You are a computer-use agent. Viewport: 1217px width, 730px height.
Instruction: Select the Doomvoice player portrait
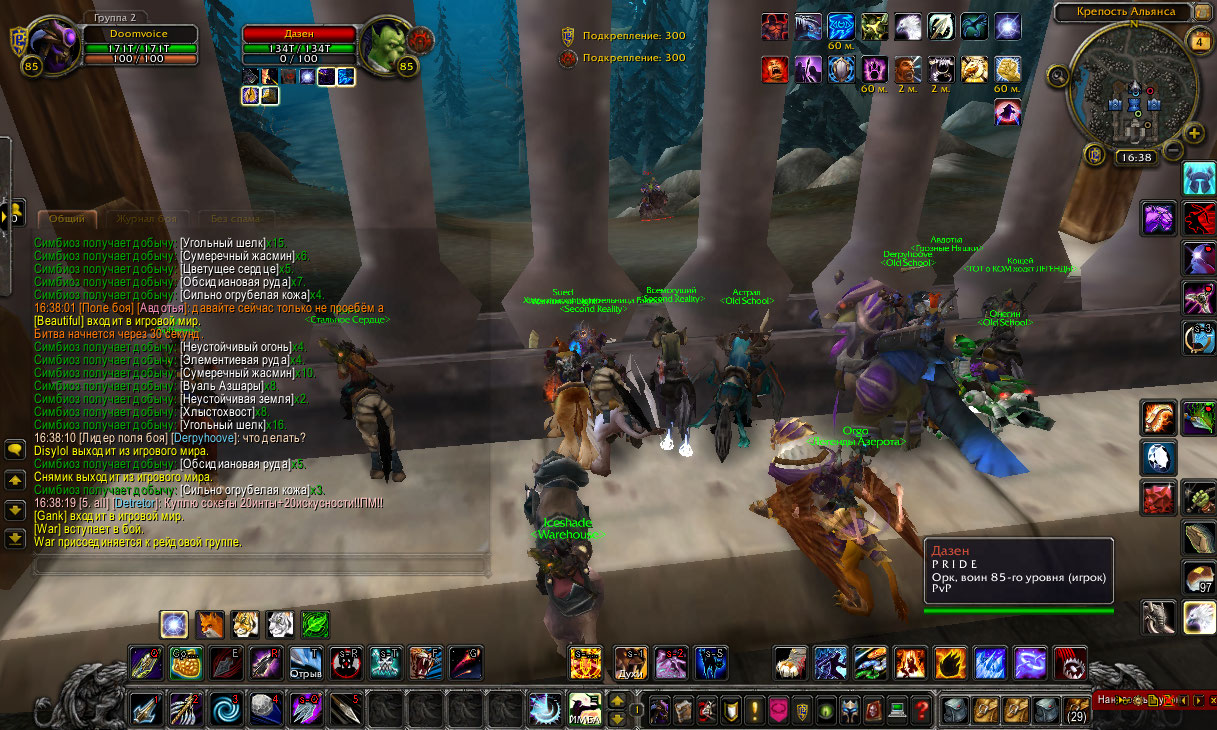tap(52, 47)
